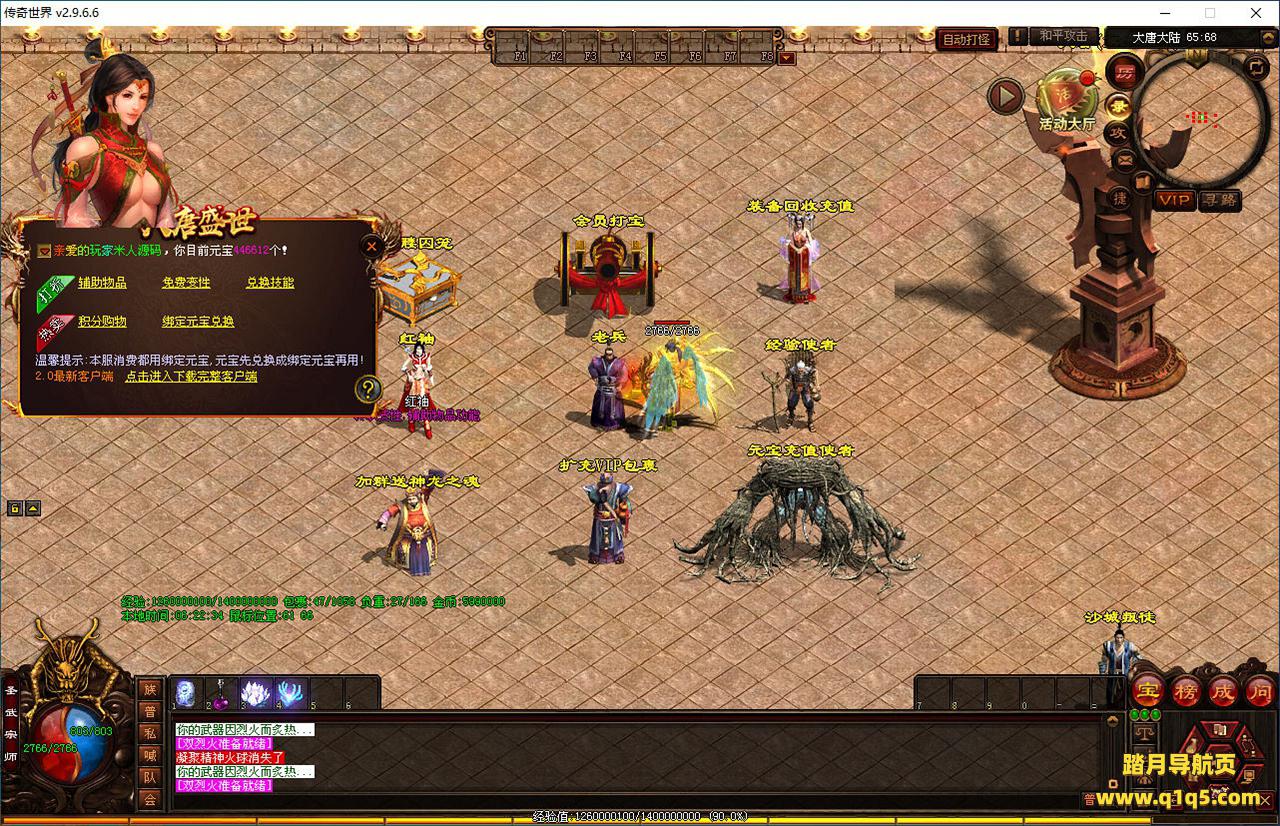Activate the white lotus skill in slot 3
This screenshot has height=826, width=1280.
256,693
